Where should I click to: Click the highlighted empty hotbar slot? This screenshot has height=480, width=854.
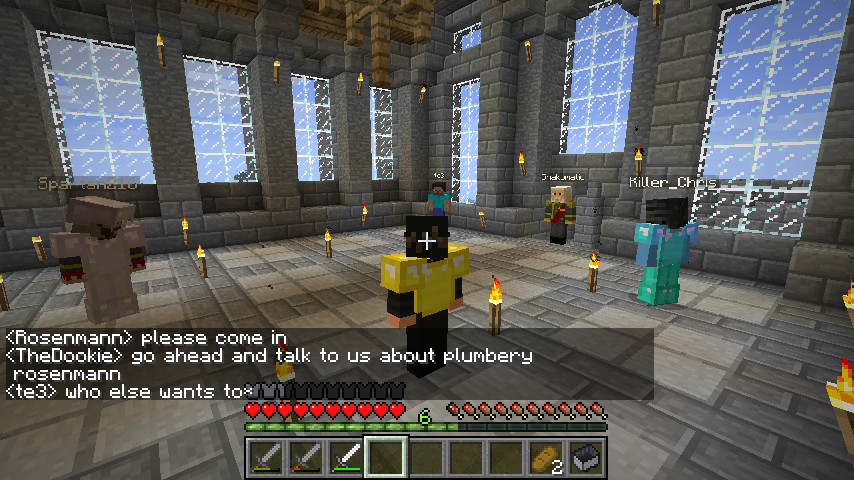point(386,458)
